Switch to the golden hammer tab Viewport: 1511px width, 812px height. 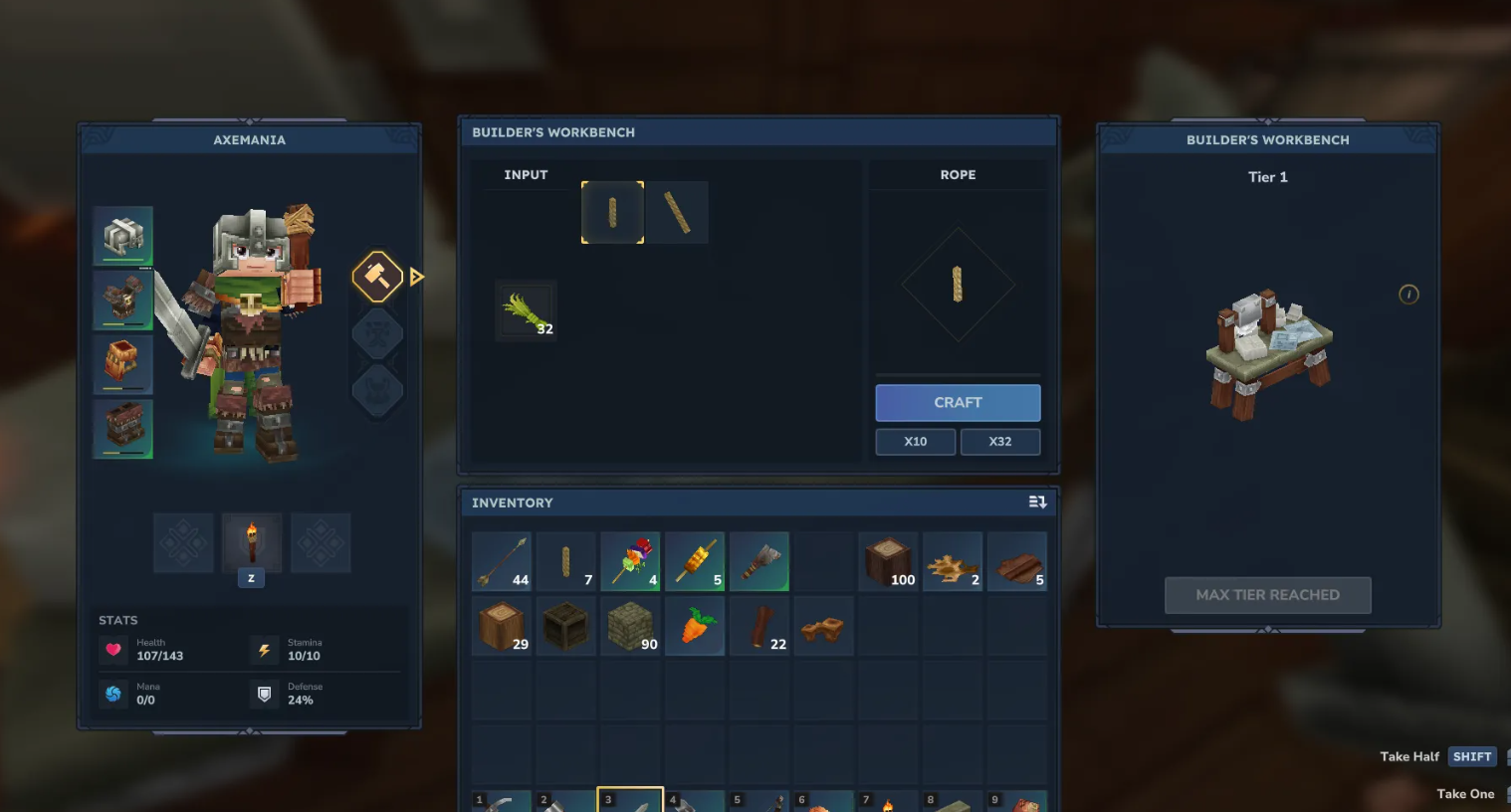pos(377,277)
